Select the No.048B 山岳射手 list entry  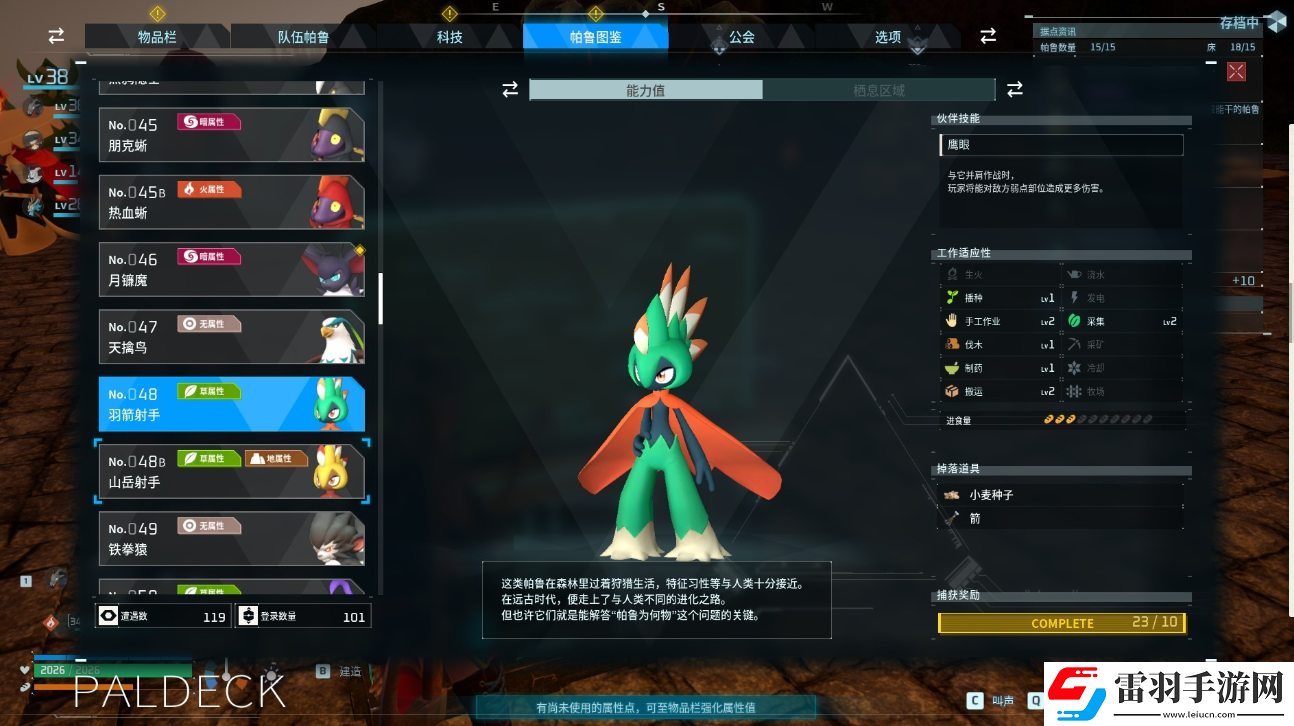point(231,470)
